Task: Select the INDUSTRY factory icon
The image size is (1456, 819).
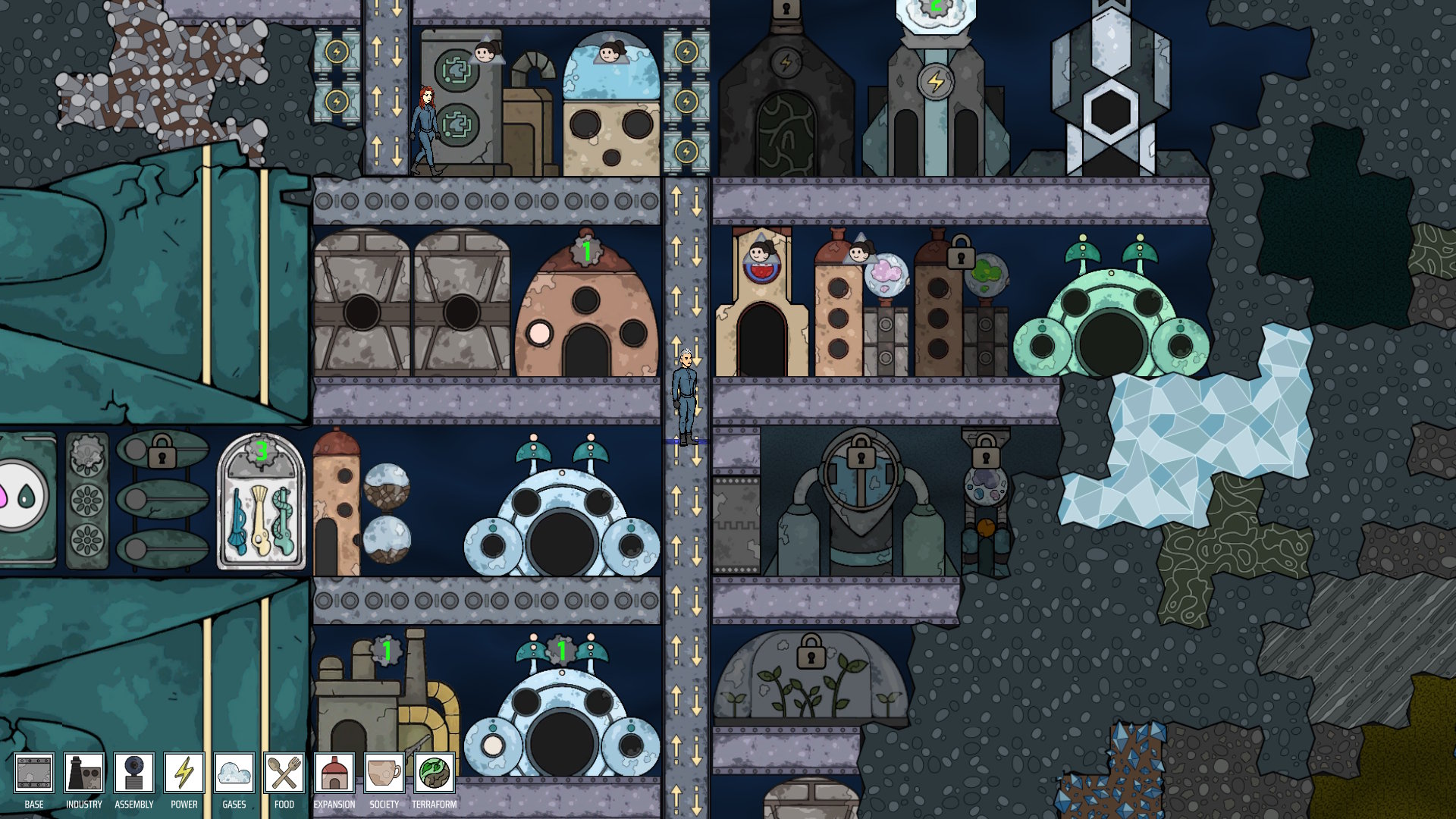Action: coord(83,773)
